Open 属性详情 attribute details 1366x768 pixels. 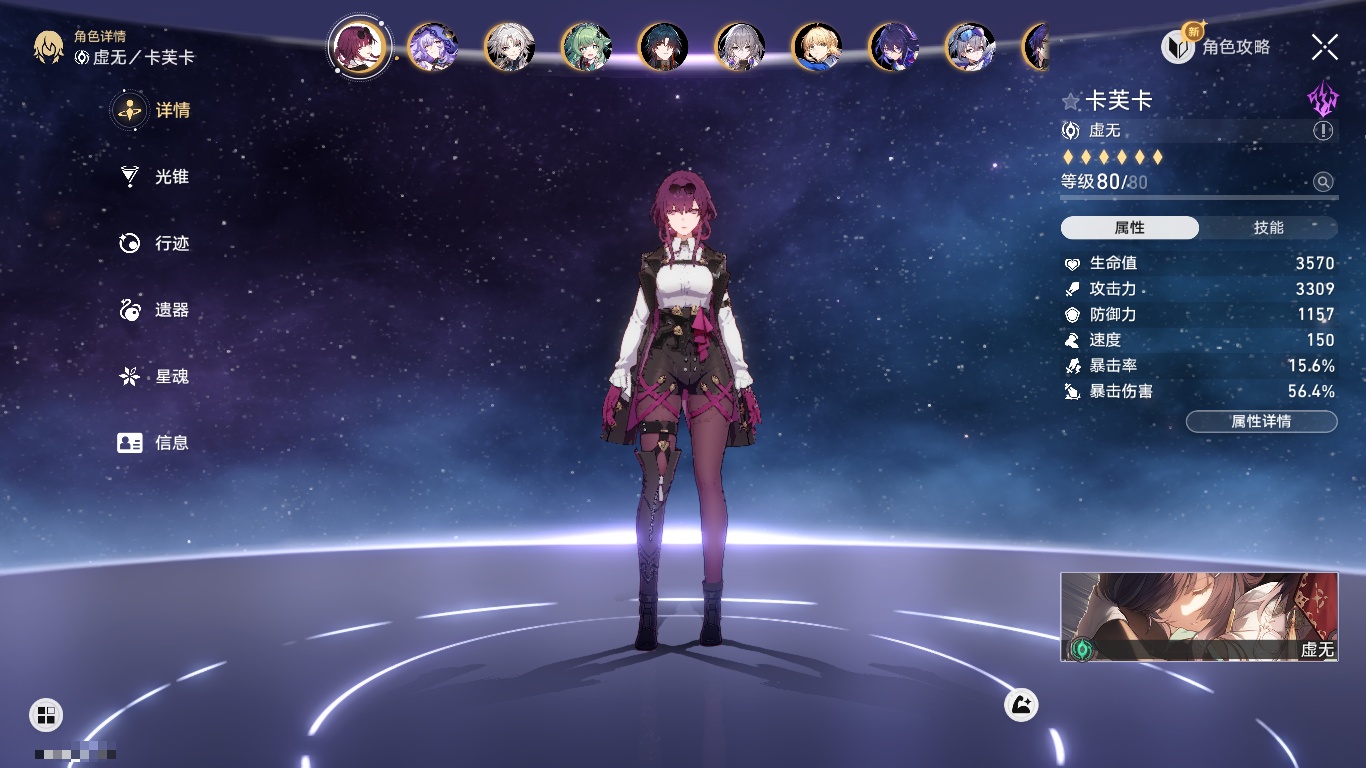(x=1261, y=421)
